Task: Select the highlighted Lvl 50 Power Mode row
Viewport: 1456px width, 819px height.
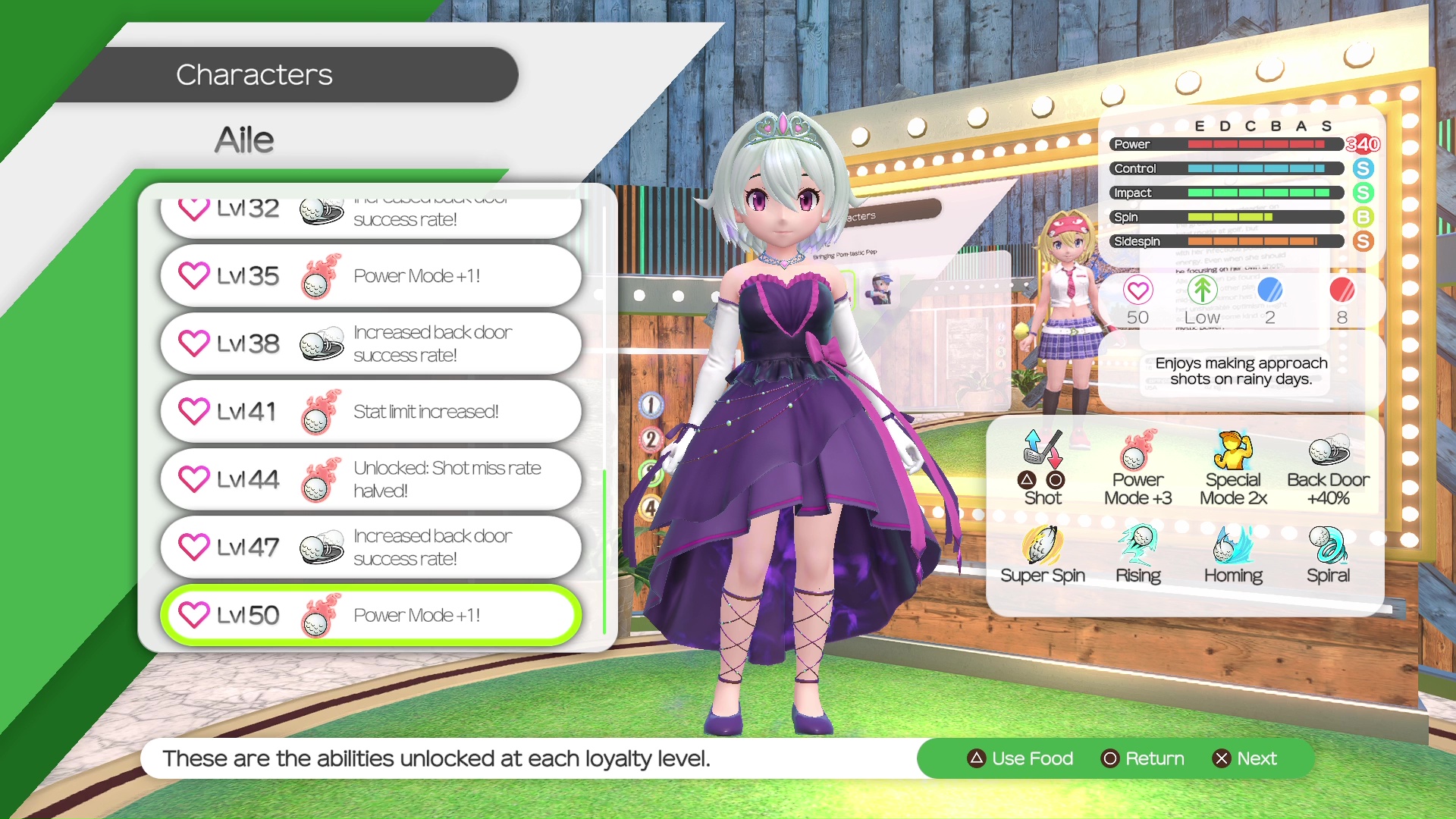Action: (x=371, y=615)
